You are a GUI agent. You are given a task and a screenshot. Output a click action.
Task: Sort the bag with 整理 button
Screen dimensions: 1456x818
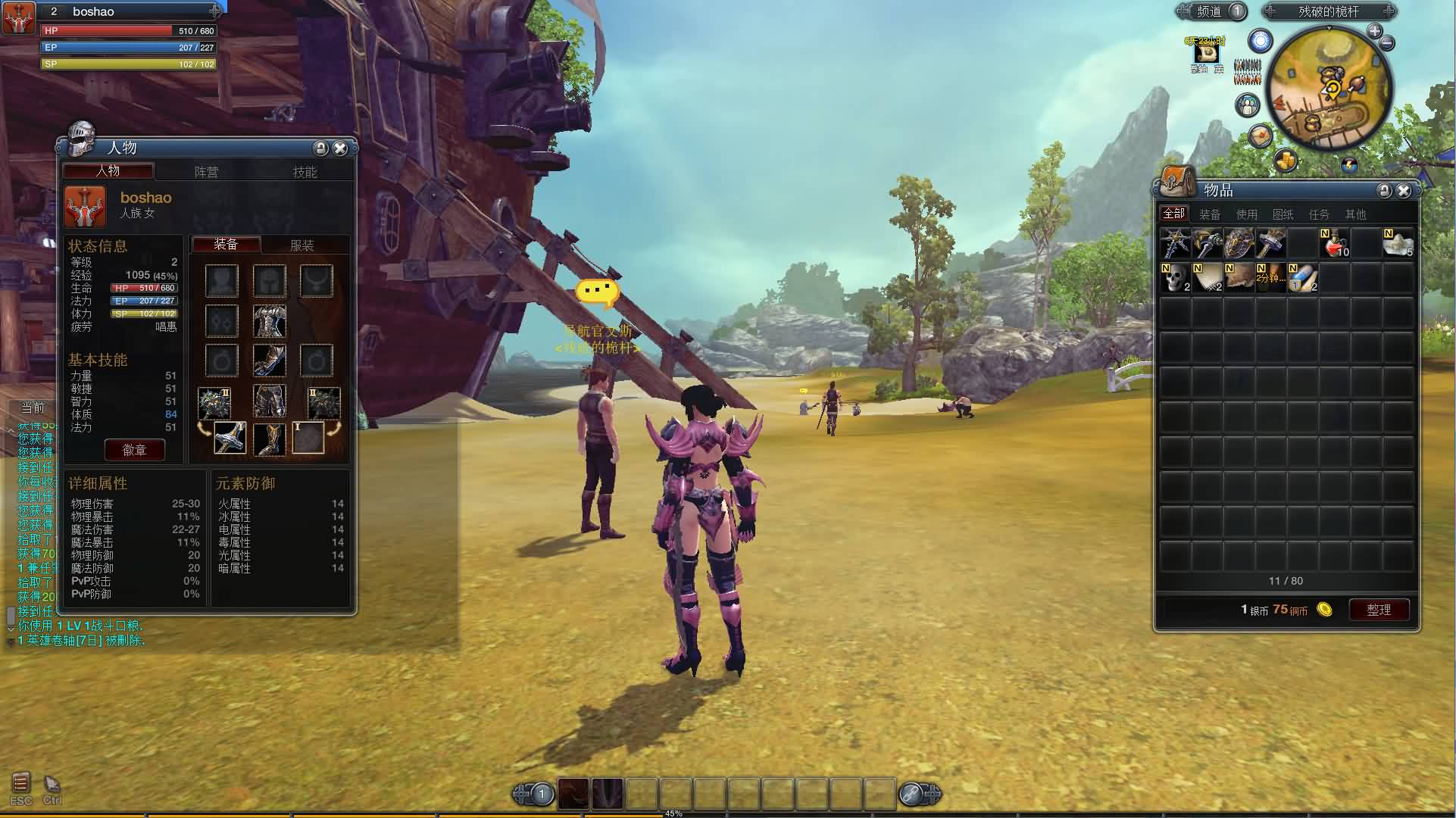pyautogui.click(x=1379, y=610)
